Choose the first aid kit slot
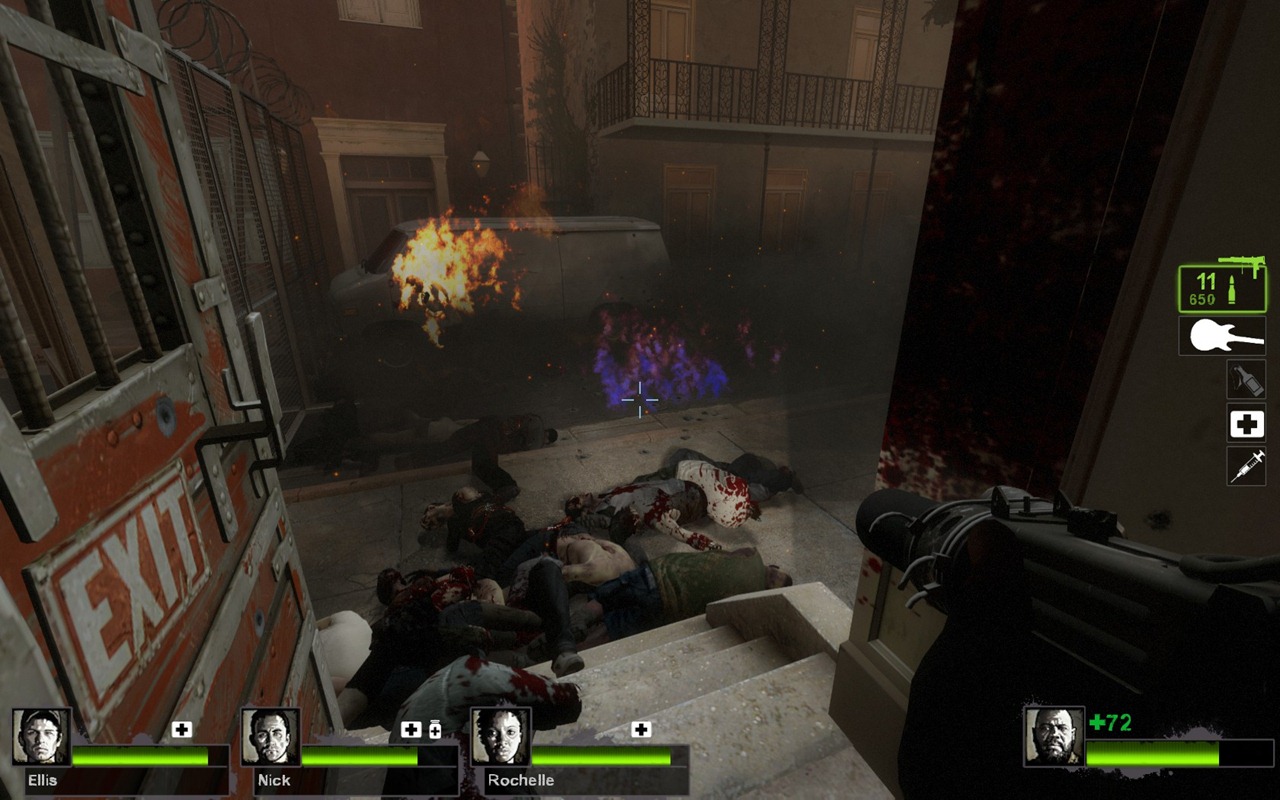Screen dimensions: 1280x800 coord(1246,424)
